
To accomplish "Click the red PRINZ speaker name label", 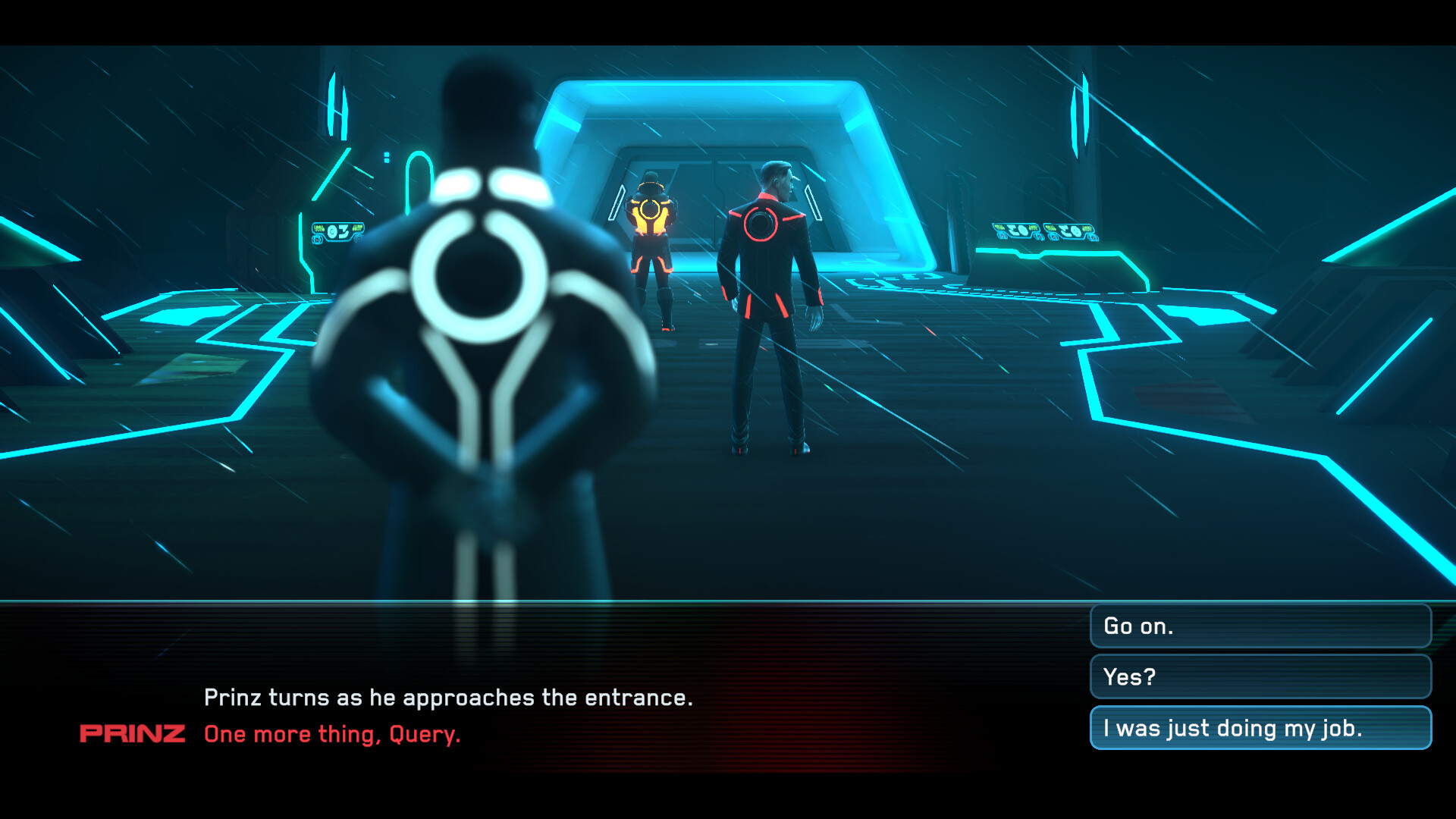I will 133,733.
